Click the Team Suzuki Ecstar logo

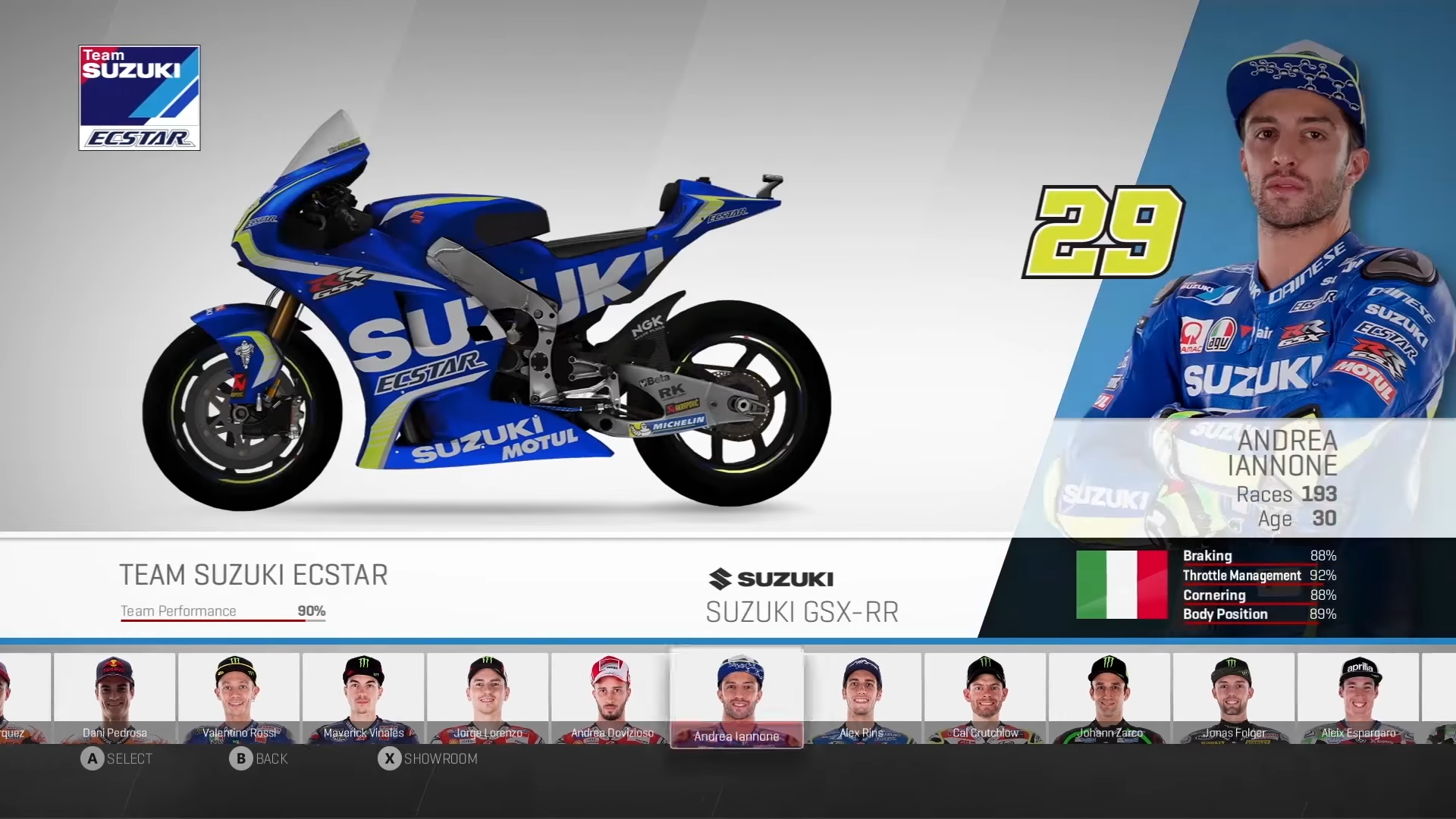click(140, 97)
